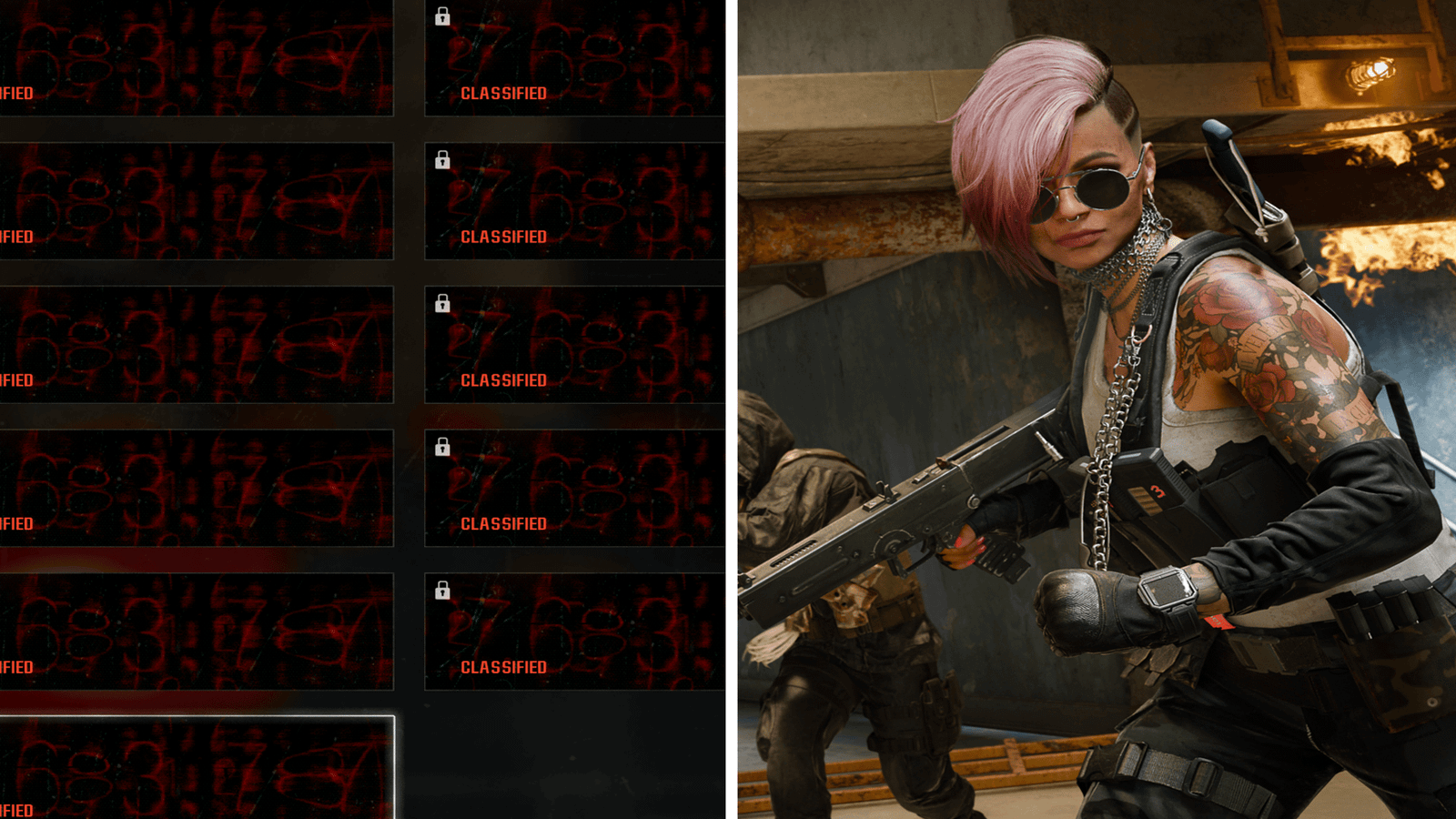Select the lock badge above the fourth CLASSIFIED label
The height and width of the screenshot is (819, 1456).
tap(443, 448)
